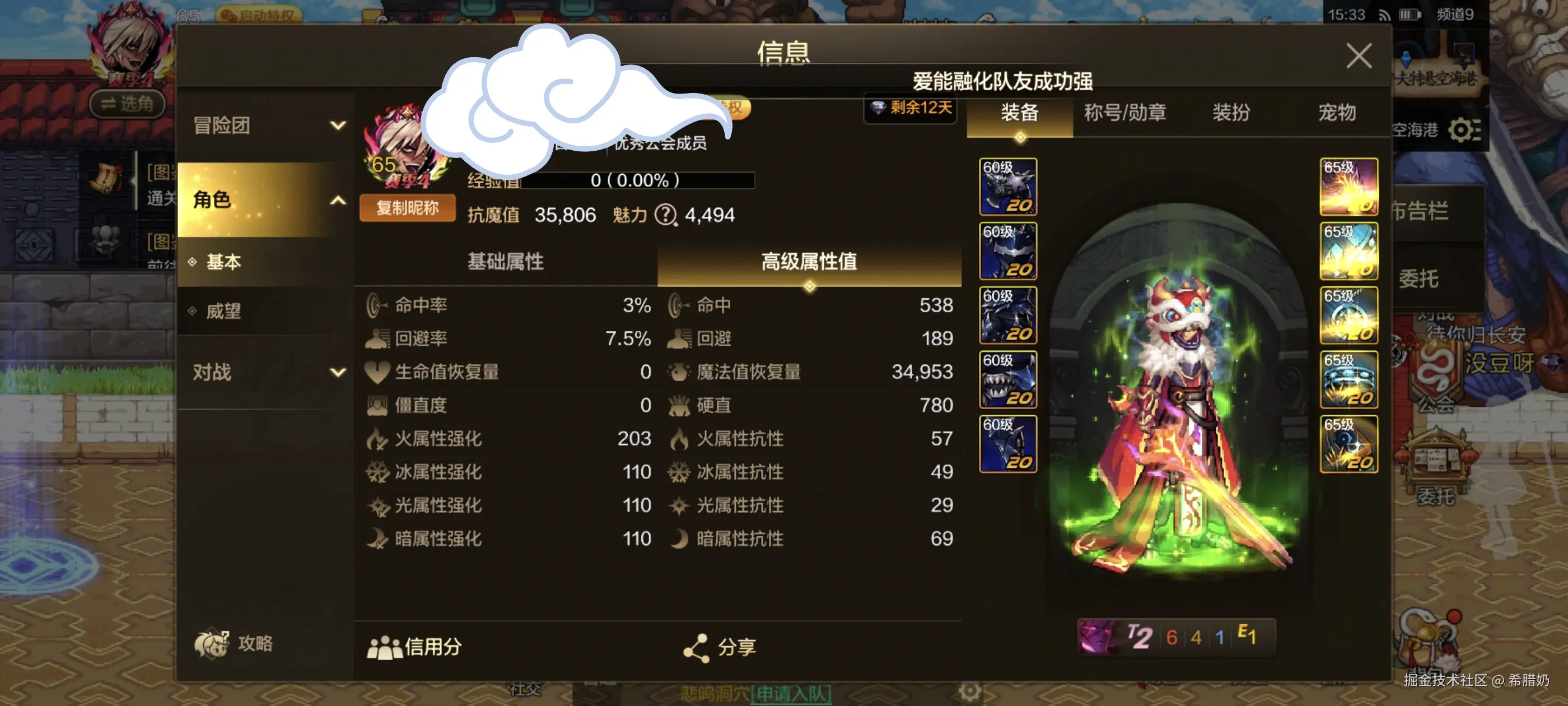Click the diamond icon showing 剩余12天
This screenshot has width=1568, height=706.
coord(909,110)
